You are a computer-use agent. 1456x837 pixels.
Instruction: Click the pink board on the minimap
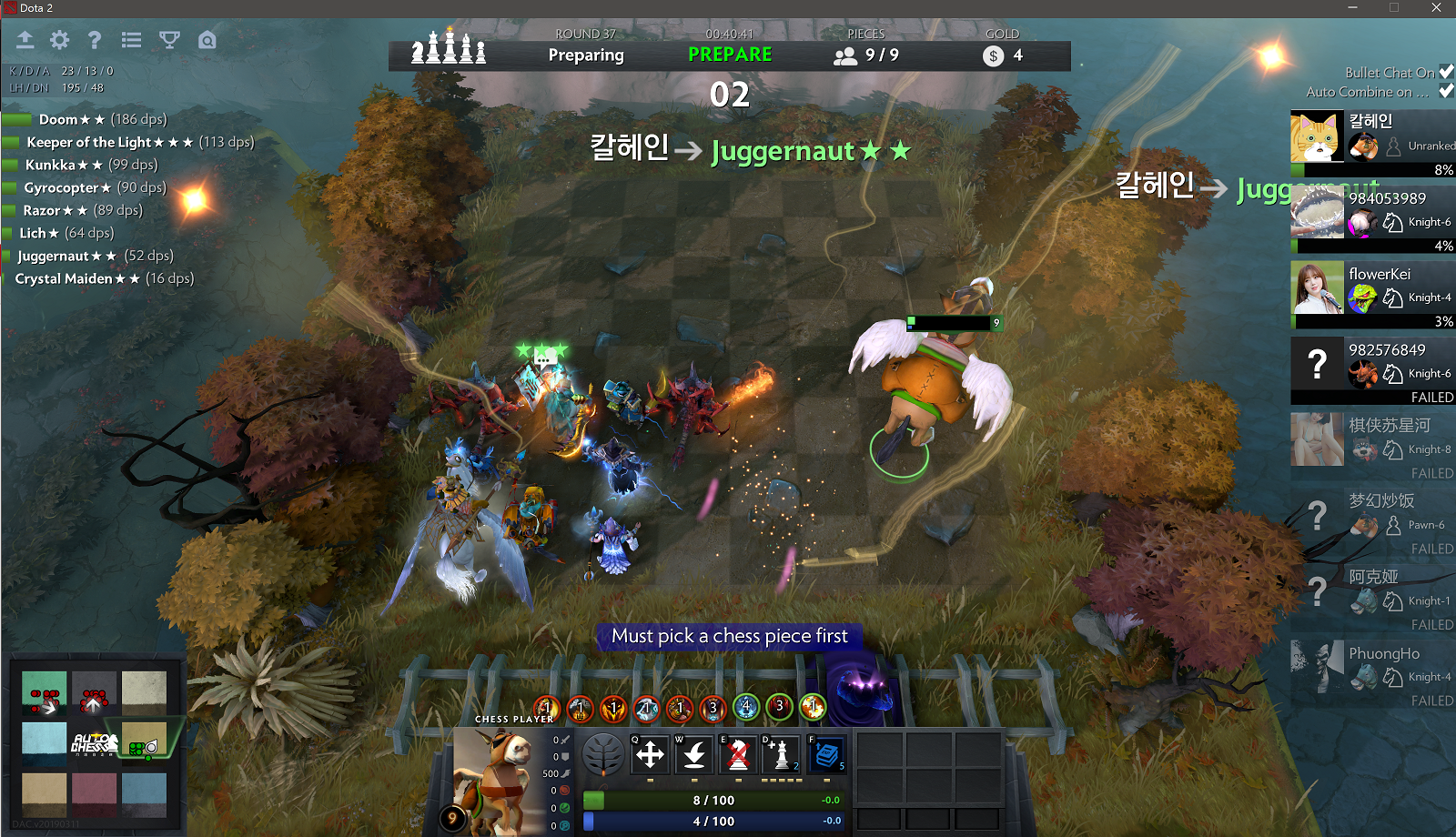(94, 794)
